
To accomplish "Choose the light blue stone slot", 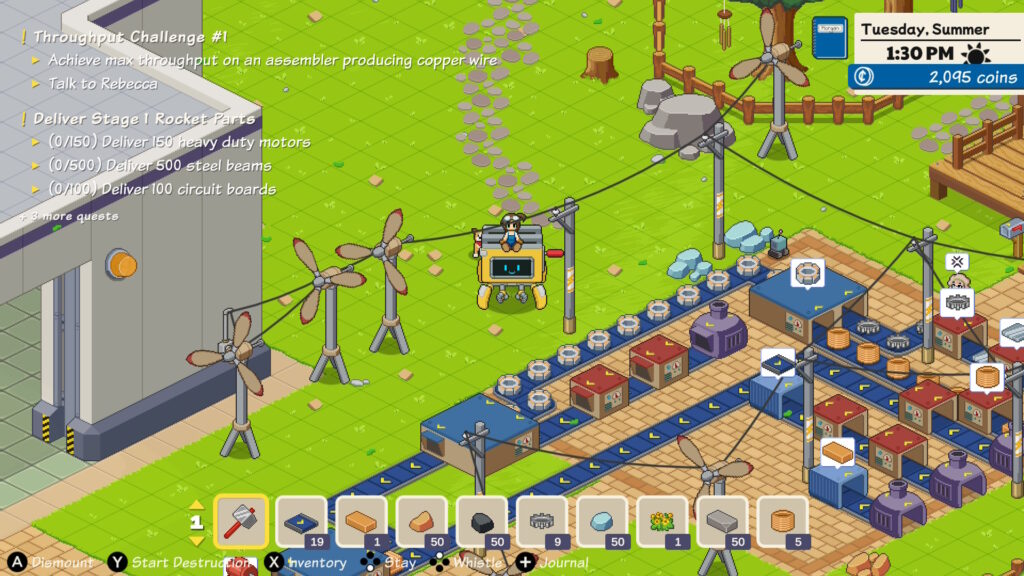I will point(602,521).
